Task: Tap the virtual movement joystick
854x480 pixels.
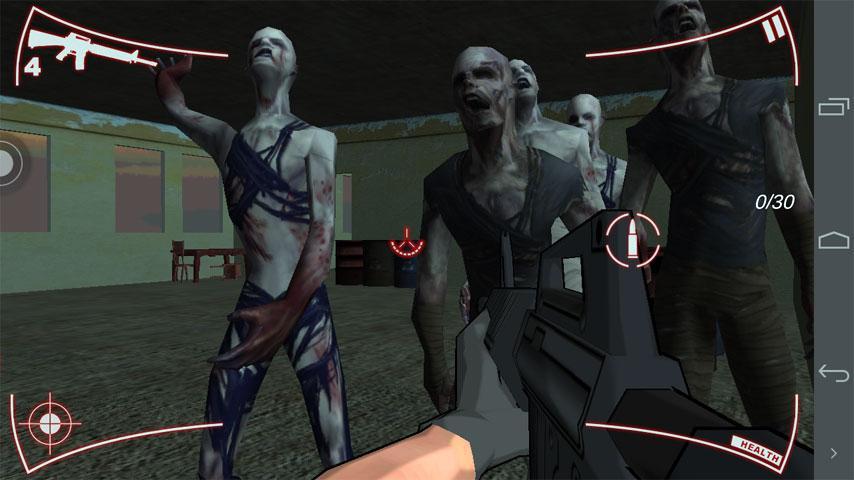Action: (x=8, y=166)
